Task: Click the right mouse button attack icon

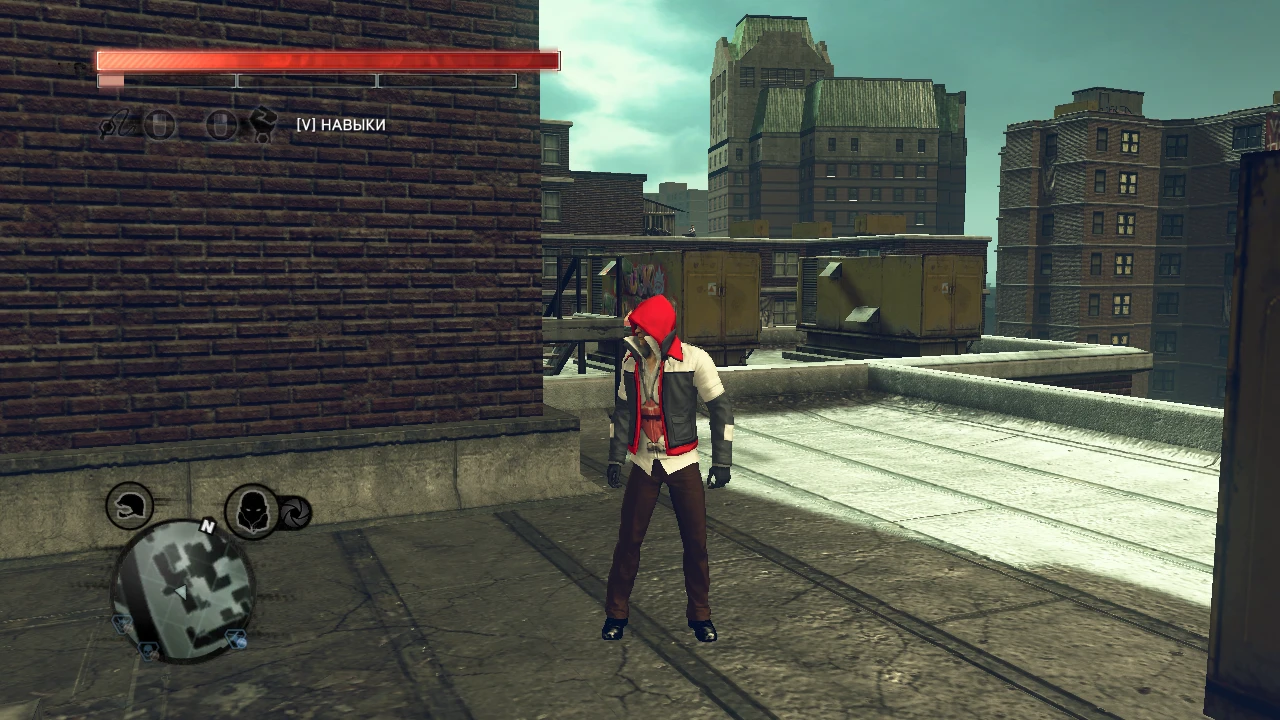Action: tap(222, 126)
